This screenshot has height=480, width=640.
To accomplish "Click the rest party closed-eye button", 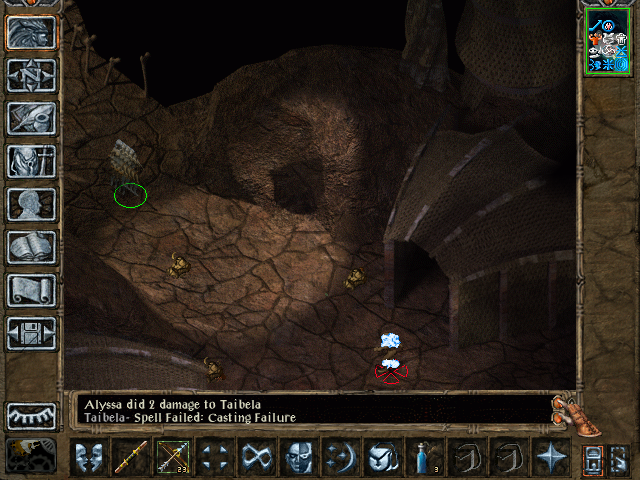I will tap(32, 416).
